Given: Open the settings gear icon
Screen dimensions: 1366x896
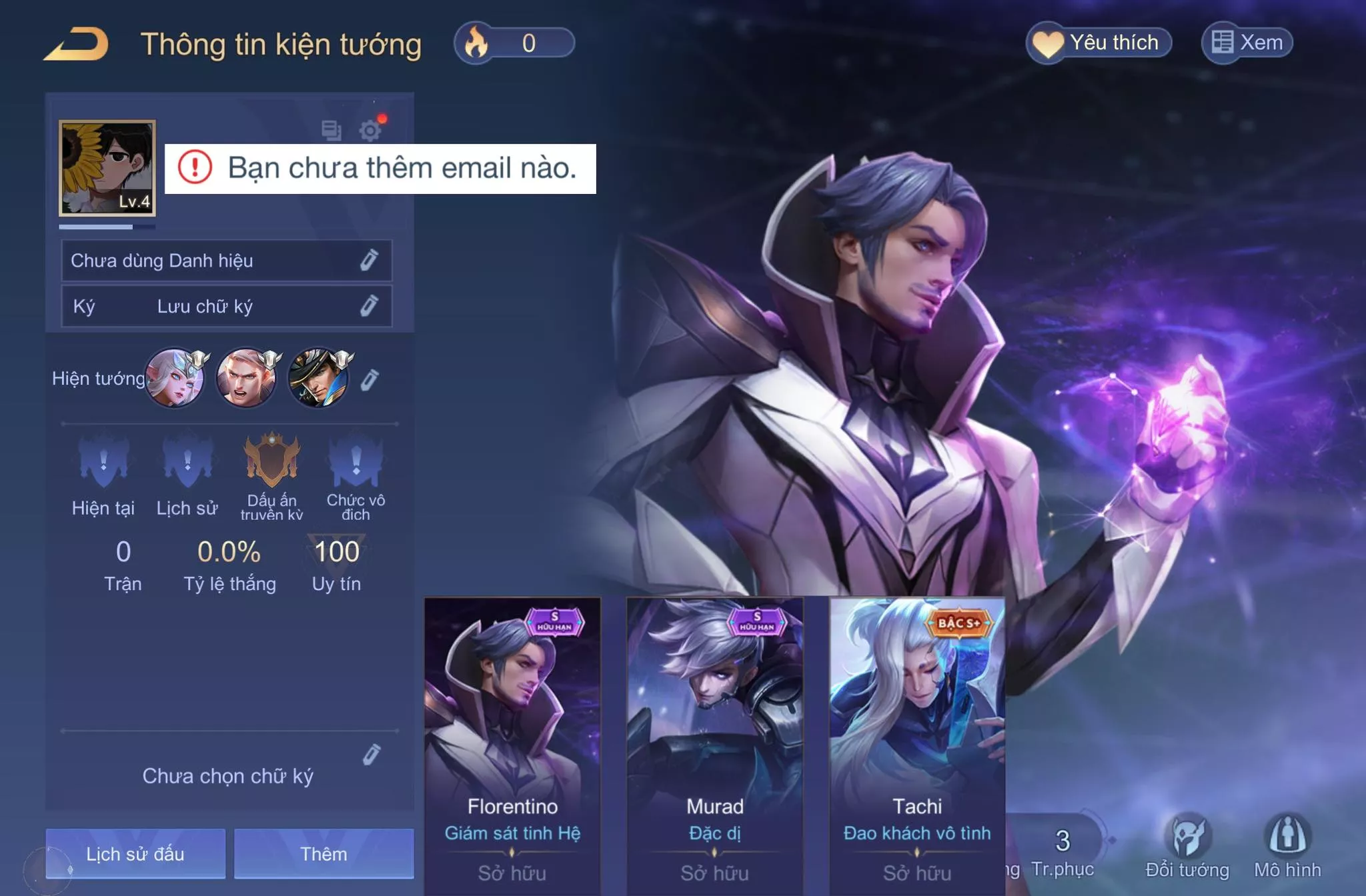Looking at the screenshot, I should coord(370,130).
